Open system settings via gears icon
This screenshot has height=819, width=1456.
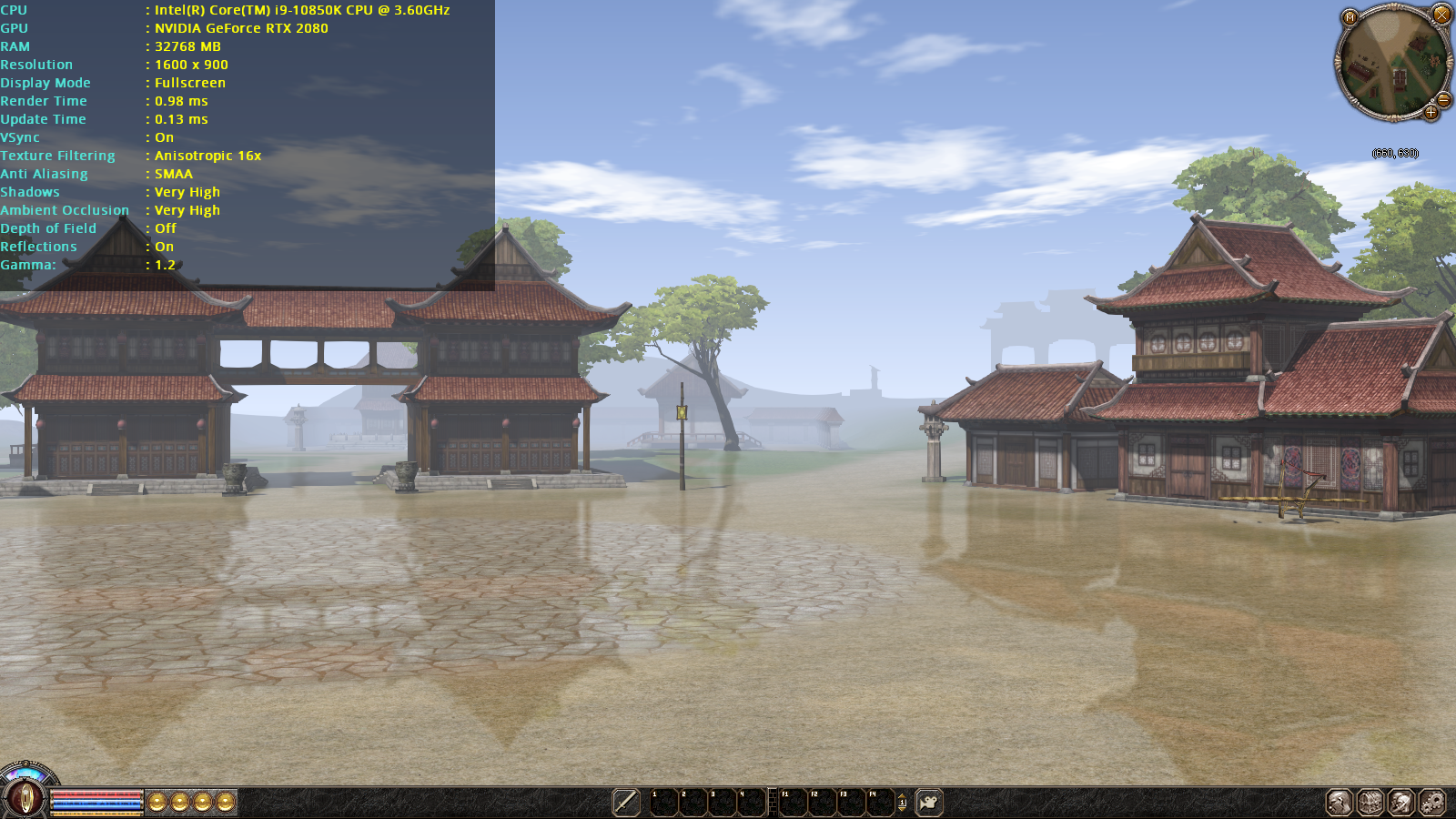click(x=1431, y=802)
